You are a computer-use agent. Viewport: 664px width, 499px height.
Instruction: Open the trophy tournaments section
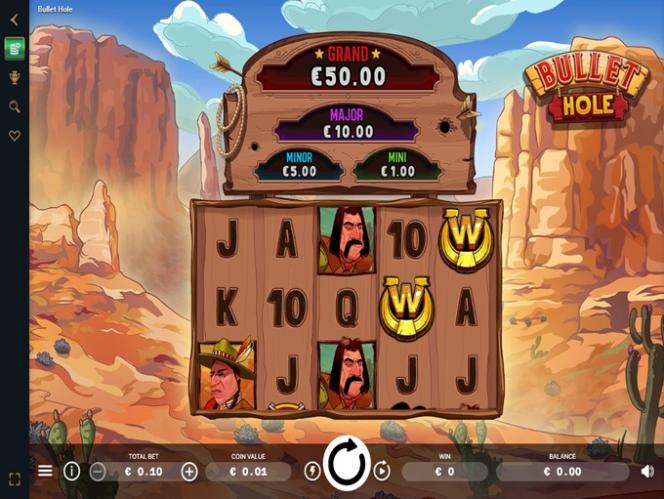14,77
